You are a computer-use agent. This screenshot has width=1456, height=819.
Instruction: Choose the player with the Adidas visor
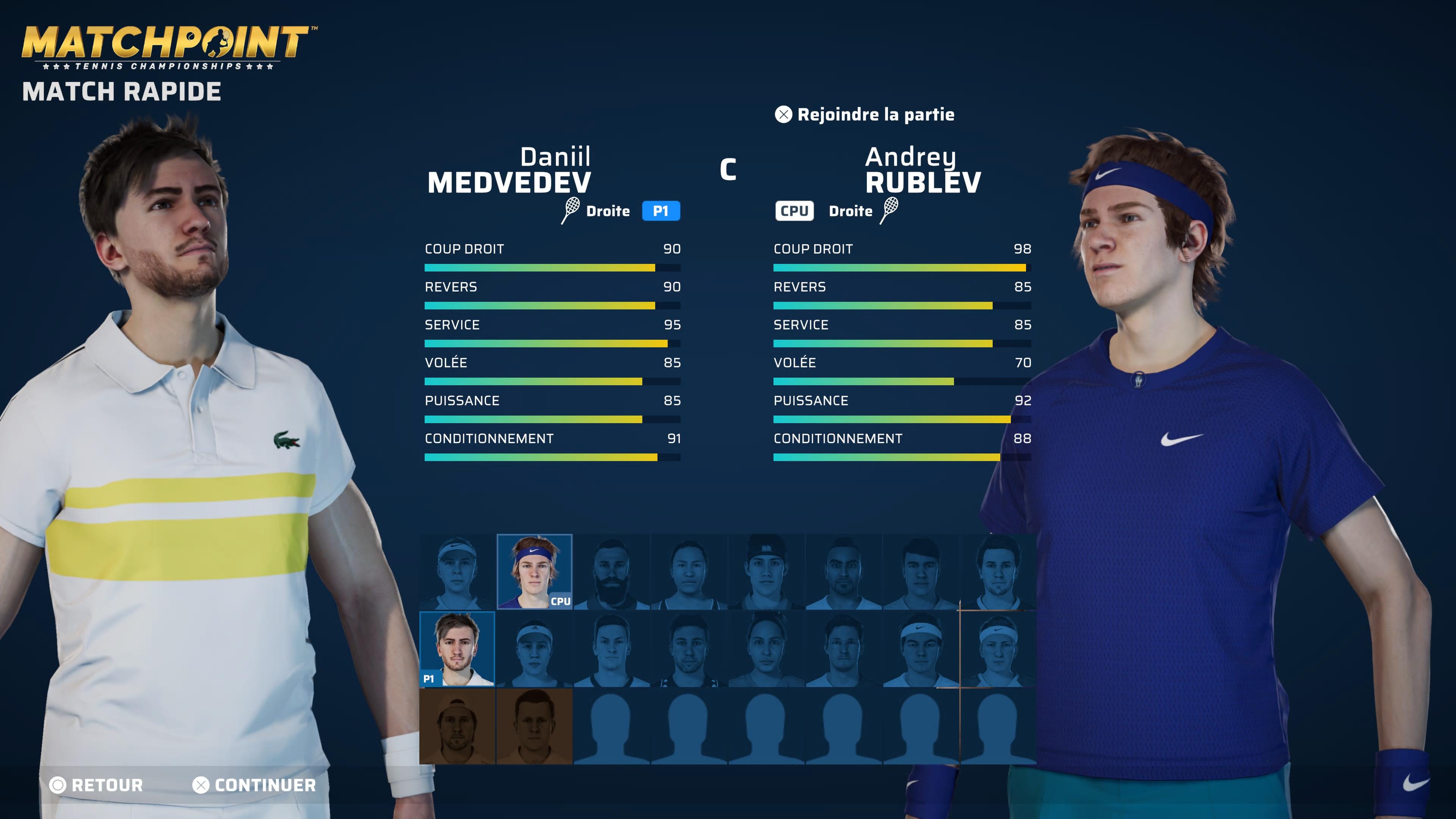click(x=534, y=649)
